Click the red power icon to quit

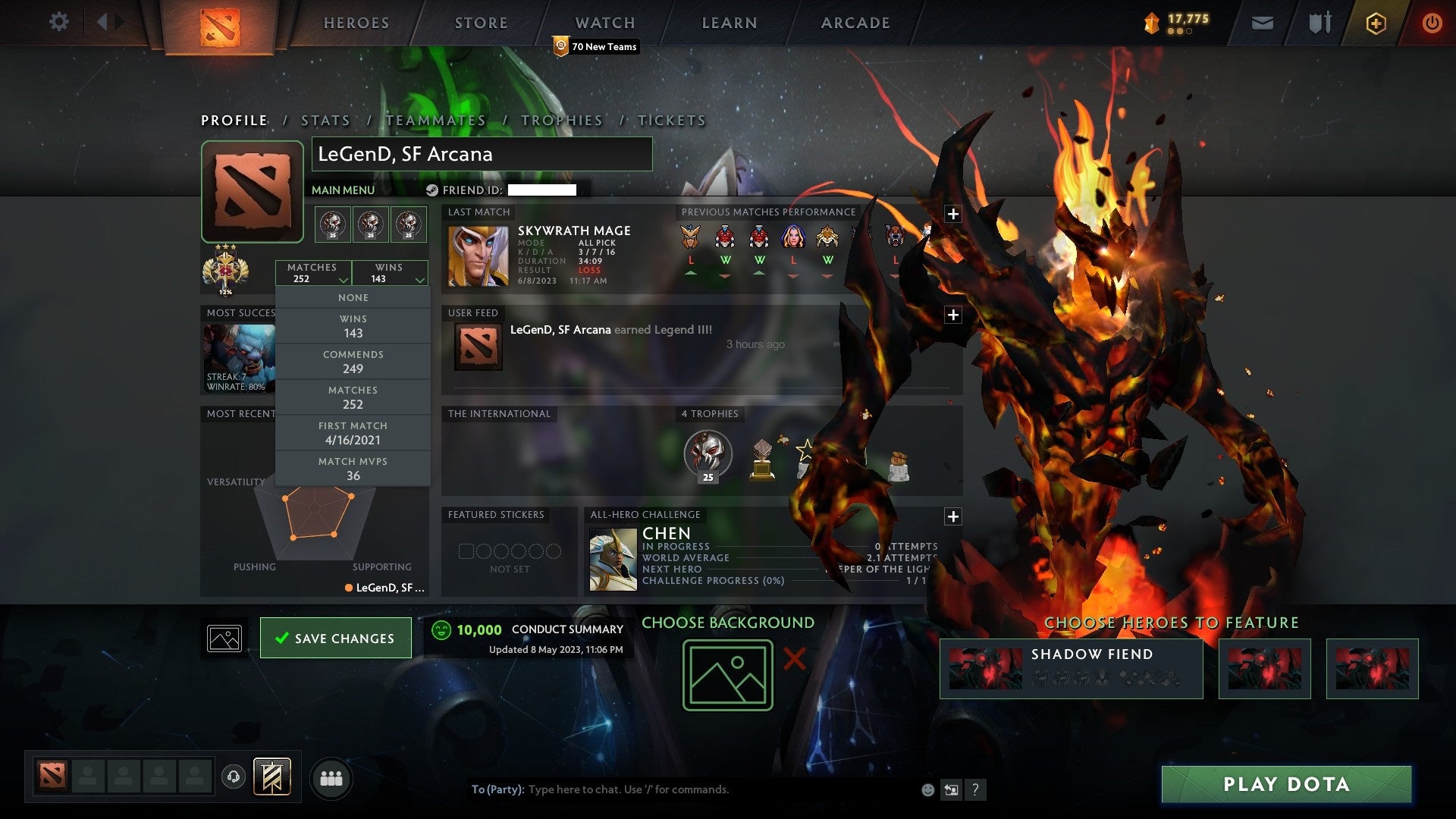click(1432, 23)
